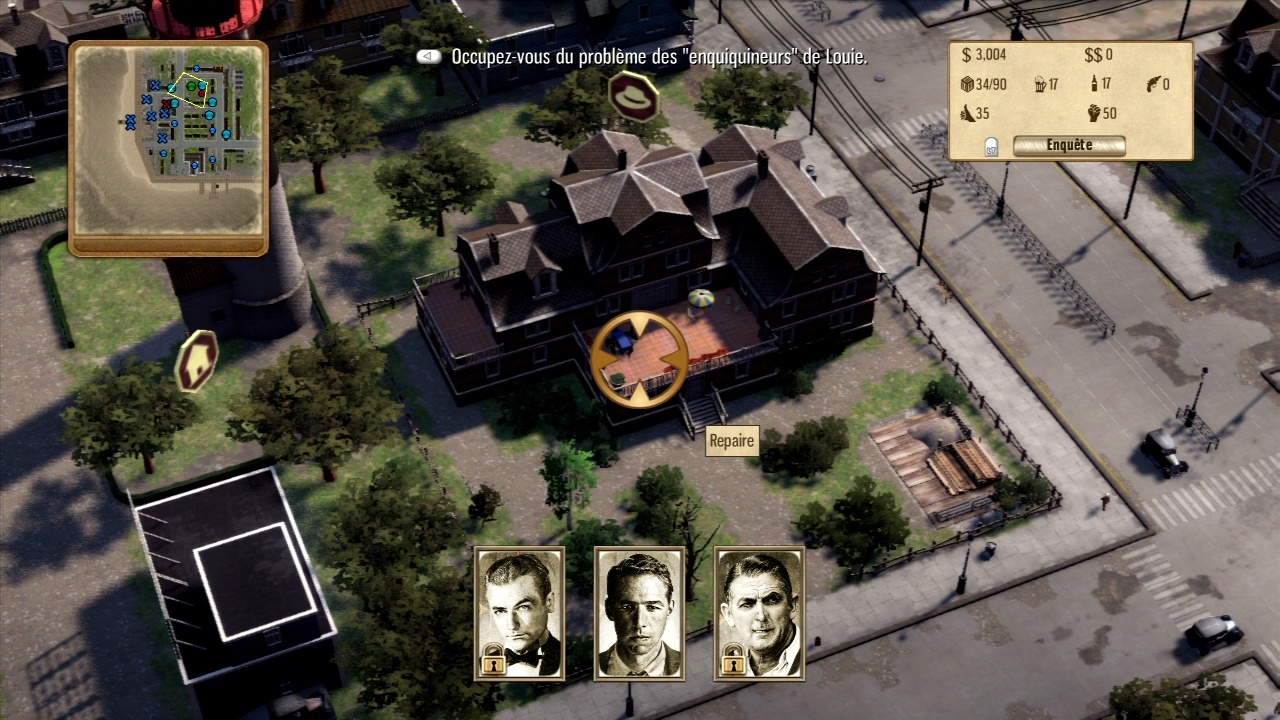Choose the unlocked gangster portrait without a padlock
This screenshot has width=1280, height=720.
point(639,613)
